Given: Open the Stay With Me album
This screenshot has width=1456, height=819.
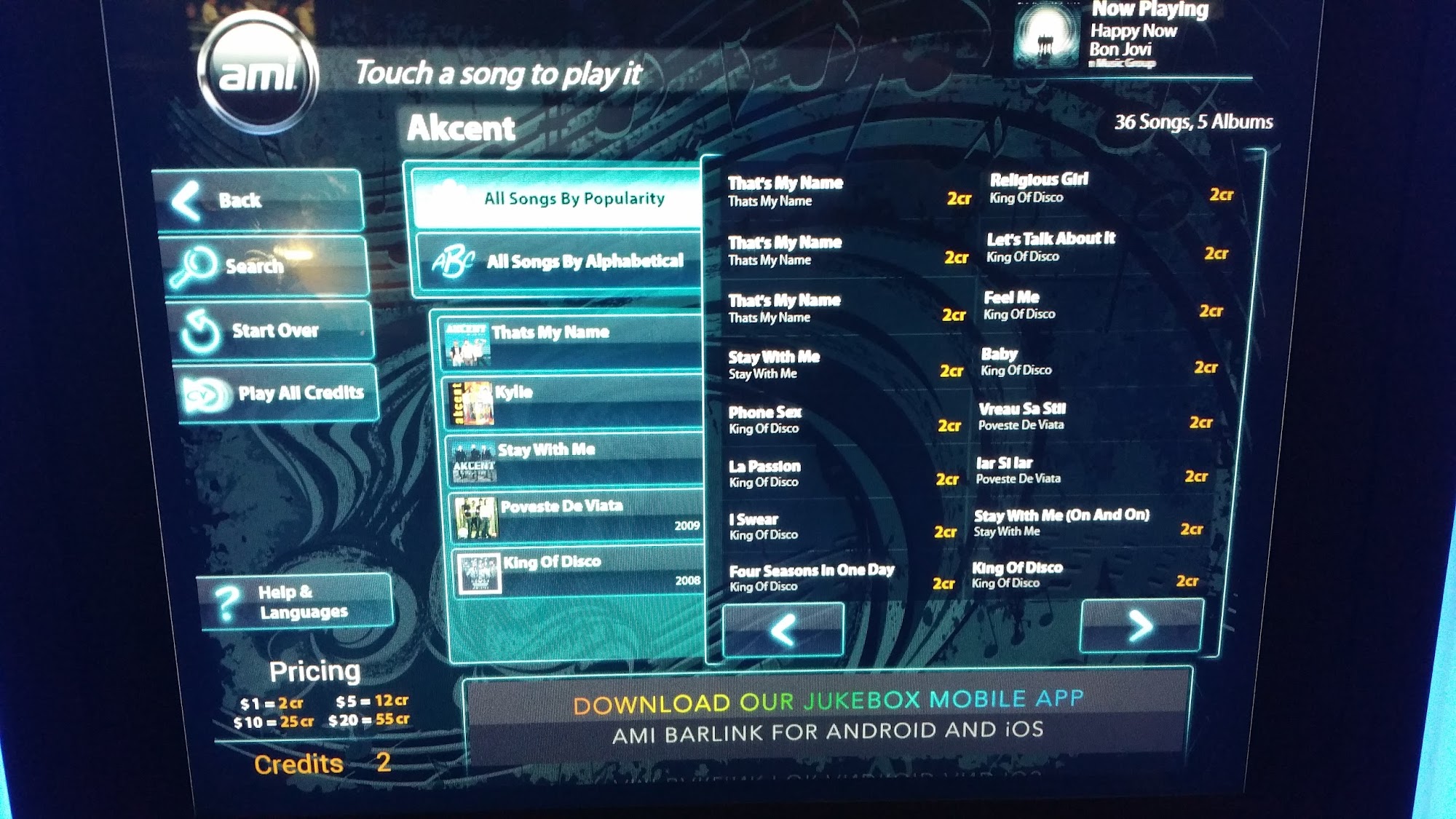Looking at the screenshot, I should pos(575,460).
